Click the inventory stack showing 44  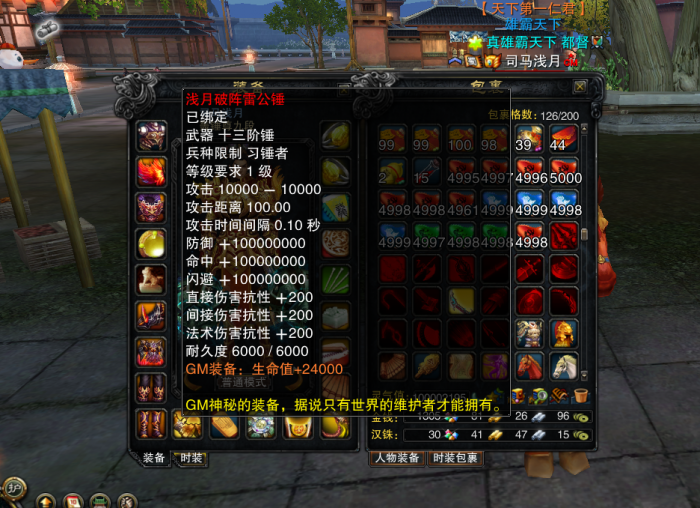point(565,138)
